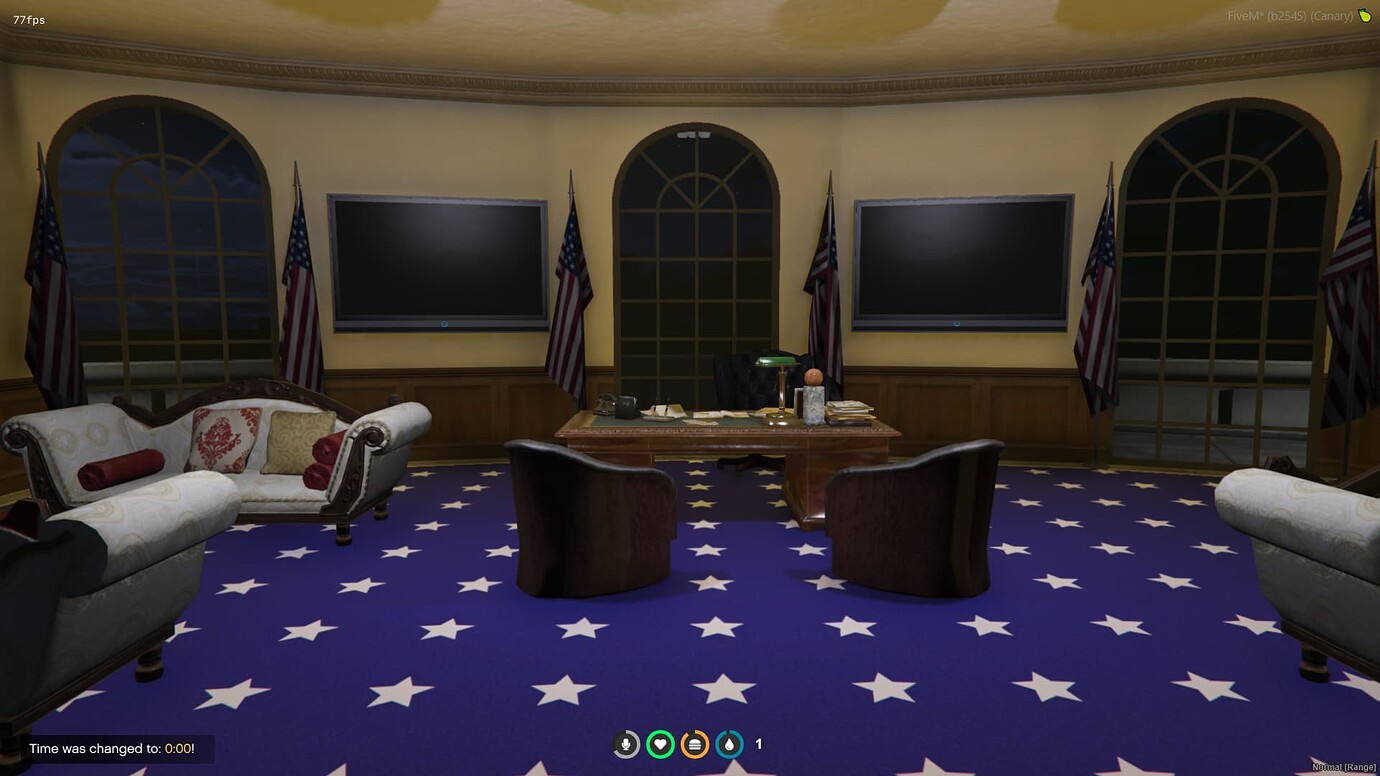Viewport: 1380px width, 776px height.
Task: Click the blue water drop thirst icon
Action: pyautogui.click(x=728, y=744)
